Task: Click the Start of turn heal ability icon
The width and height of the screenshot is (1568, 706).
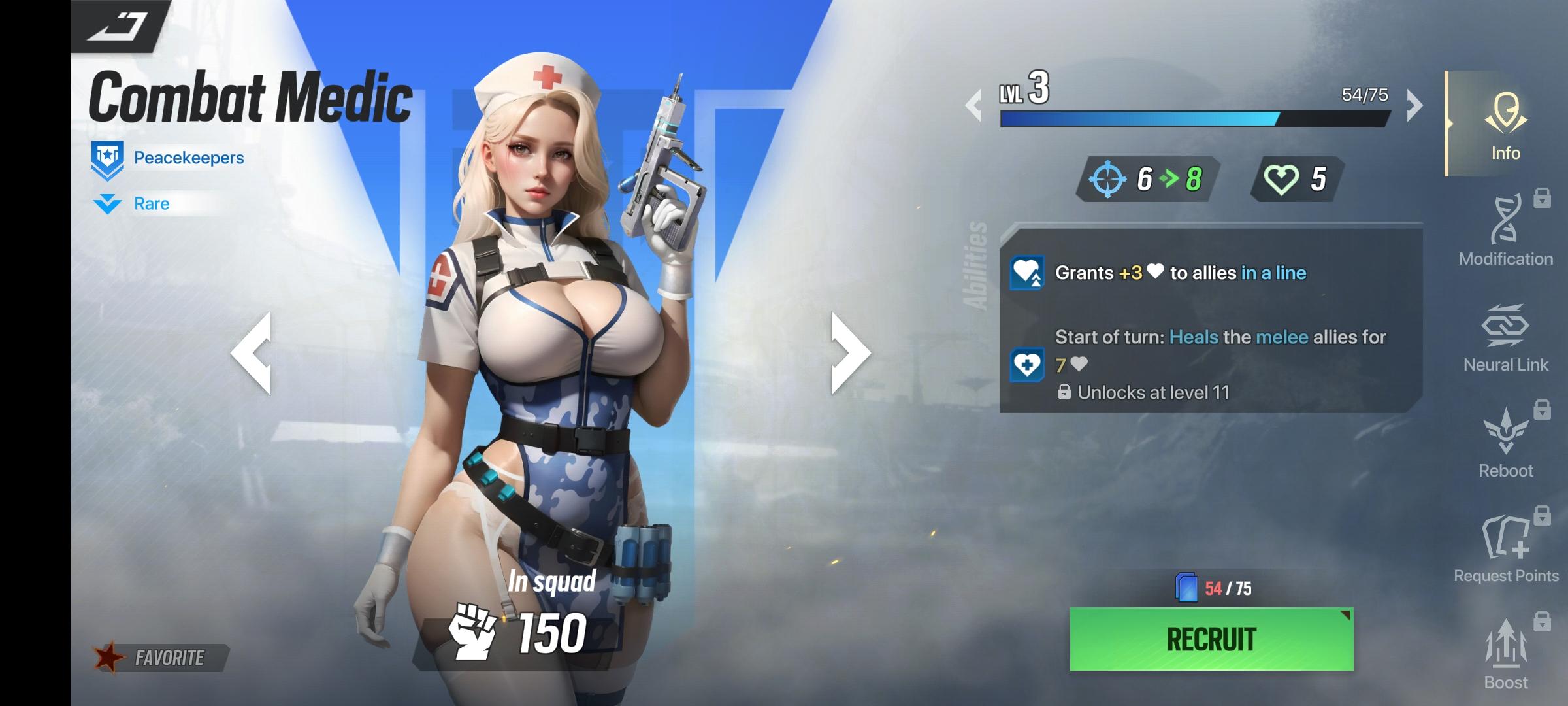Action: 1026,364
